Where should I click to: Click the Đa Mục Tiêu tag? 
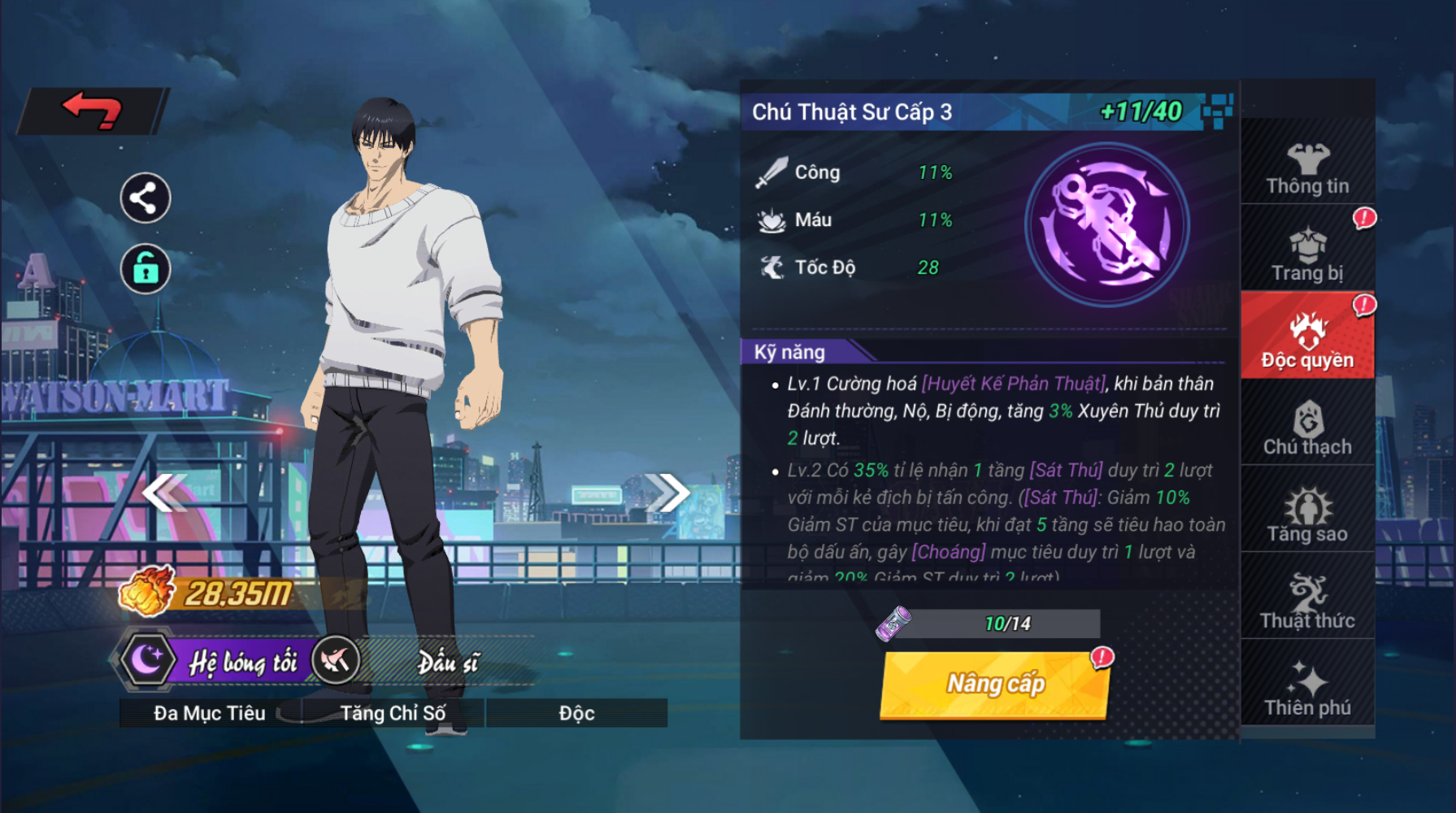click(x=210, y=713)
